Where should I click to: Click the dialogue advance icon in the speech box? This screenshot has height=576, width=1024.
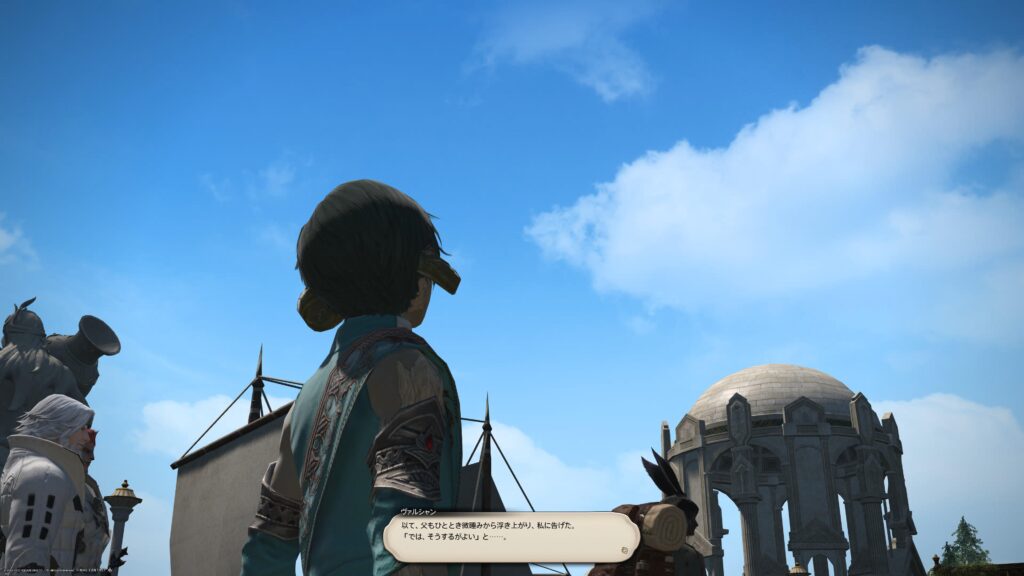[625, 549]
